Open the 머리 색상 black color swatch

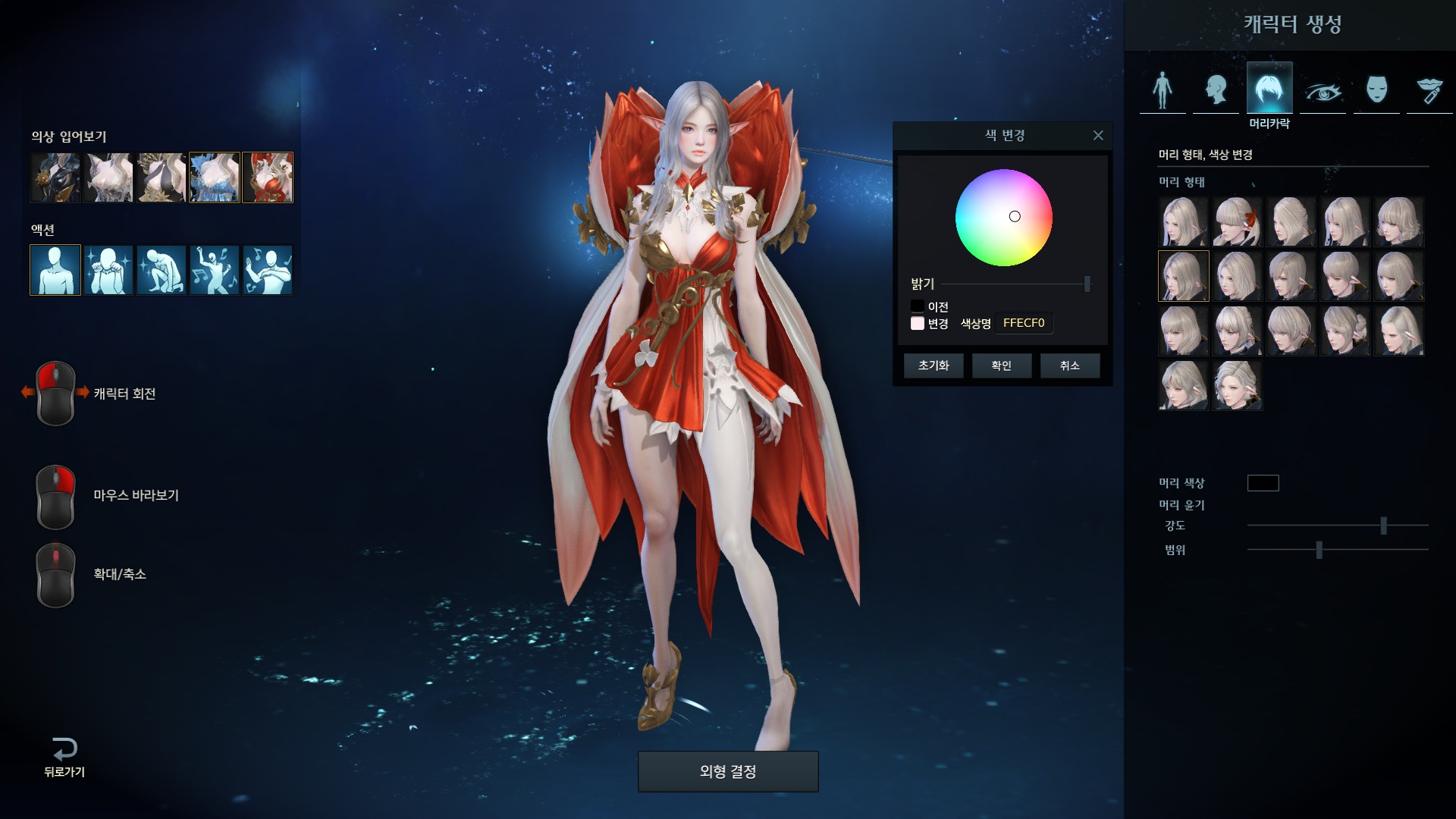[1263, 483]
